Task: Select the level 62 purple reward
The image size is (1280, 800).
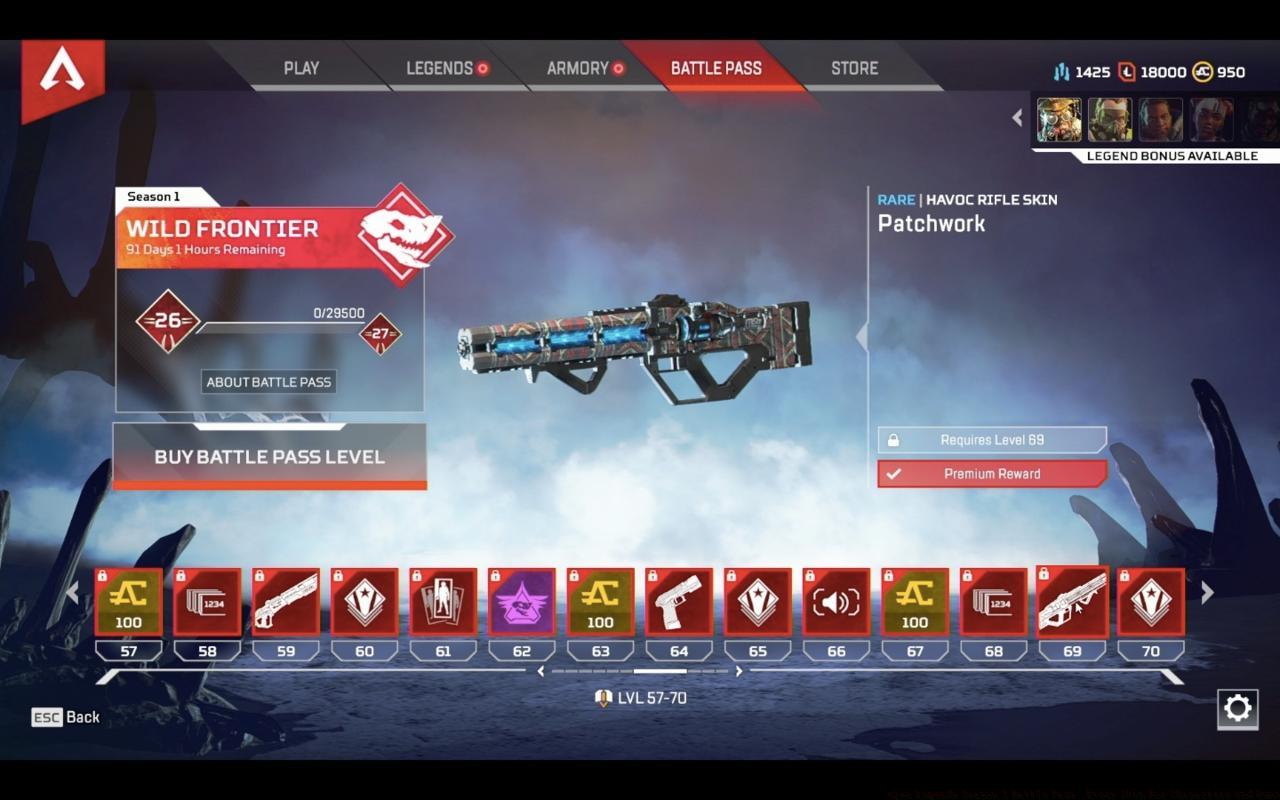Action: pos(521,602)
